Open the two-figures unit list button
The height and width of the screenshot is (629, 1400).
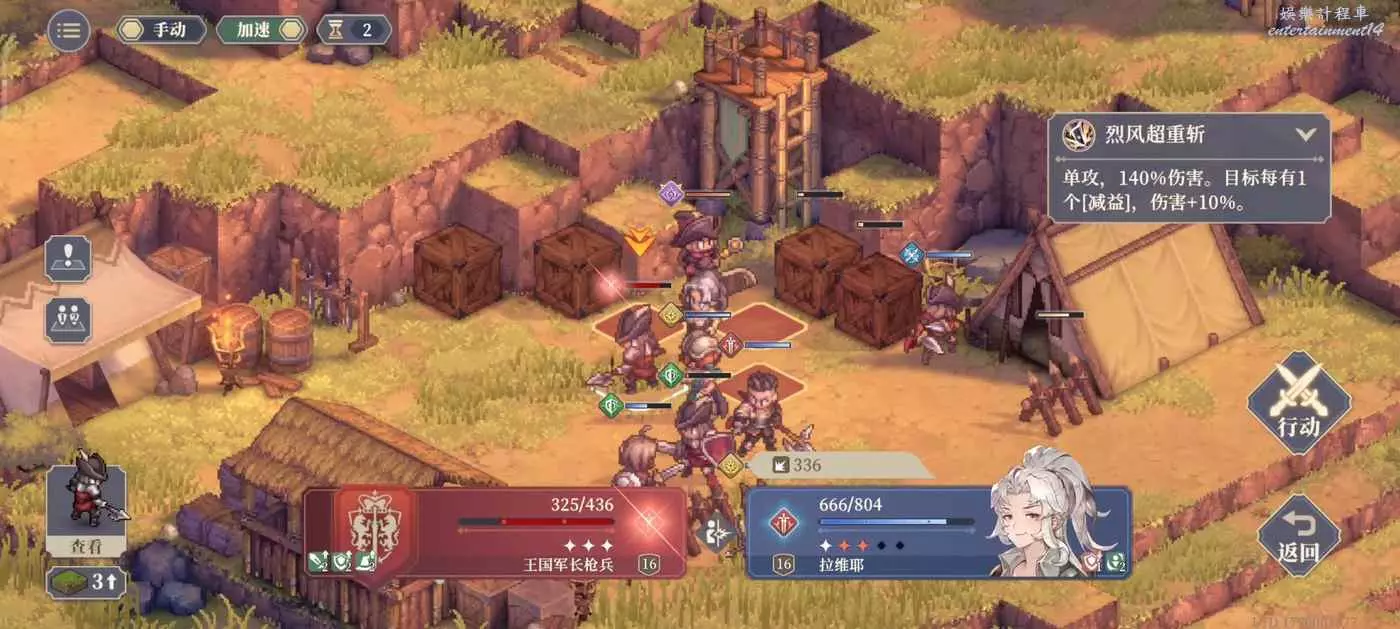(68, 320)
